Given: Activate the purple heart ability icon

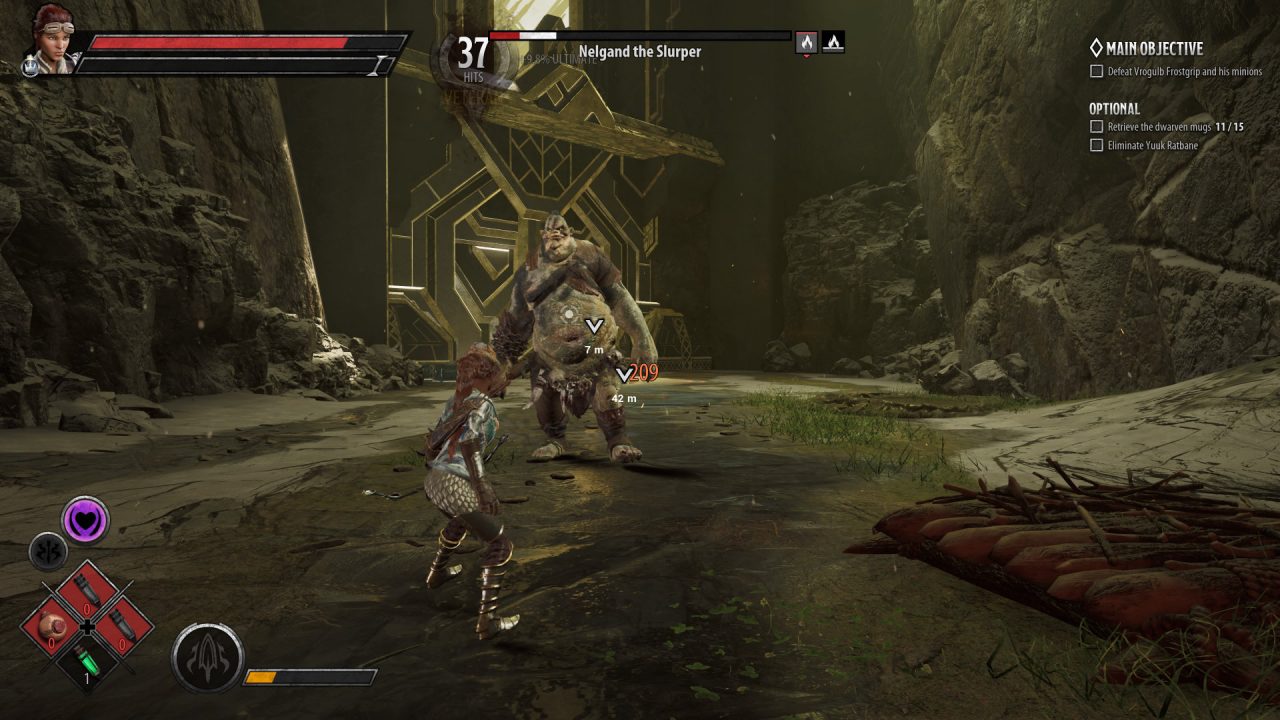Looking at the screenshot, I should pos(85,520).
